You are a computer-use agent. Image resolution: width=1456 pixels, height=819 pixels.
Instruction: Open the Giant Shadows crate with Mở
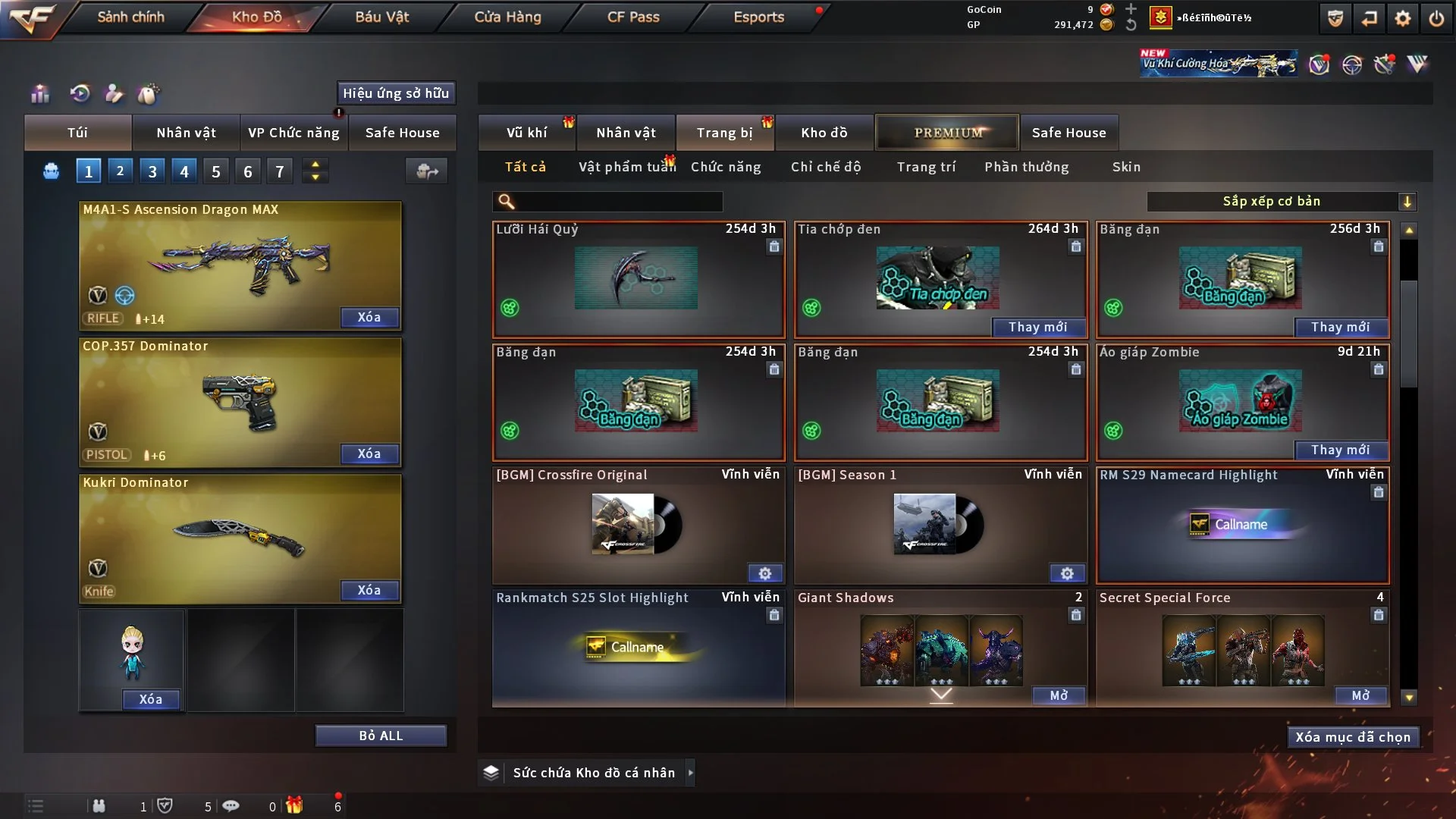1059,695
